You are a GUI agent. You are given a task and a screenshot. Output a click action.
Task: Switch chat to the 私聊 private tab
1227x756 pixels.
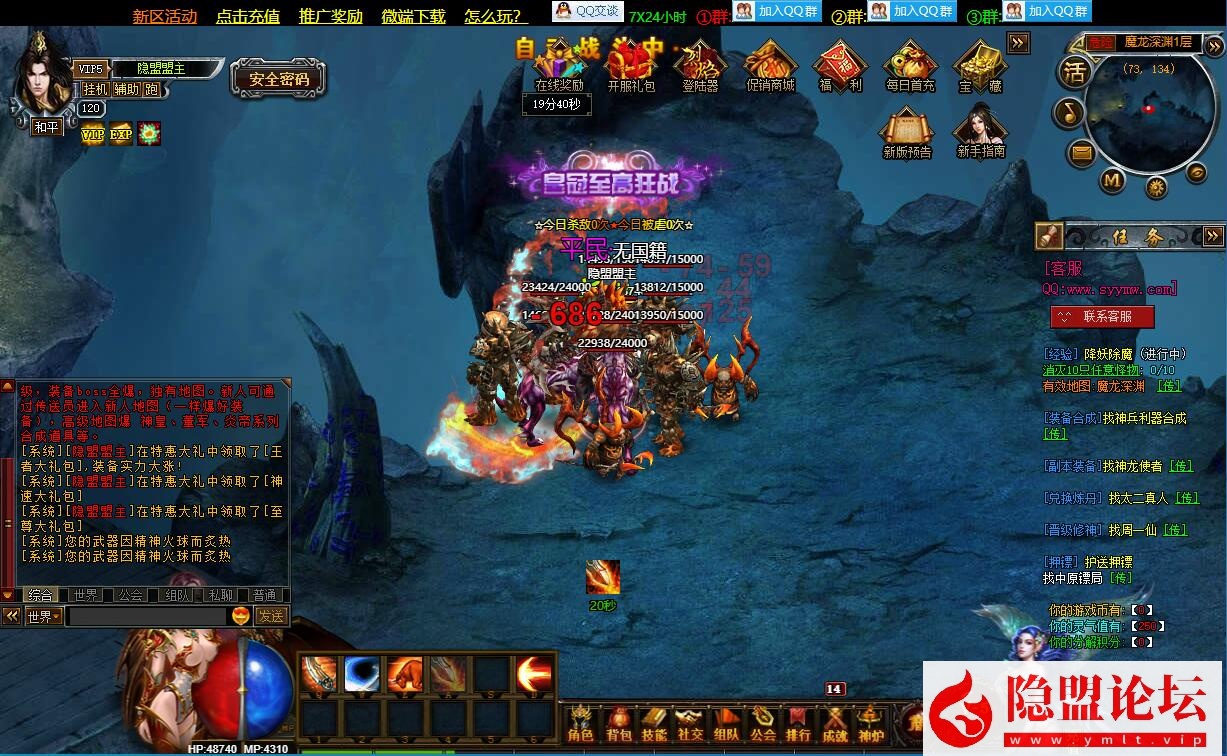pyautogui.click(x=219, y=595)
